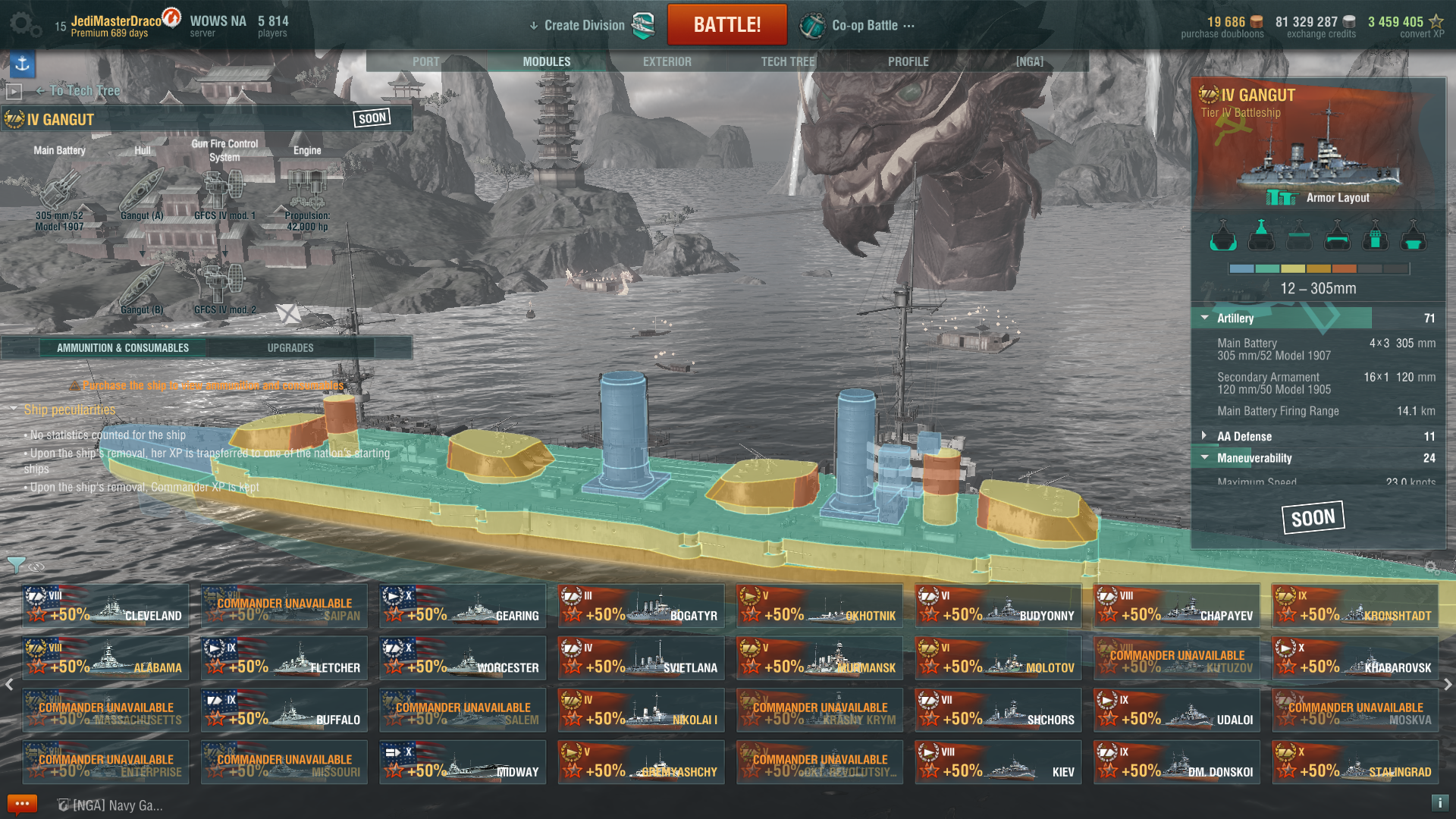Viewport: 1456px width, 819px height.
Task: Go to the TECH TREE tab
Action: 787,61
